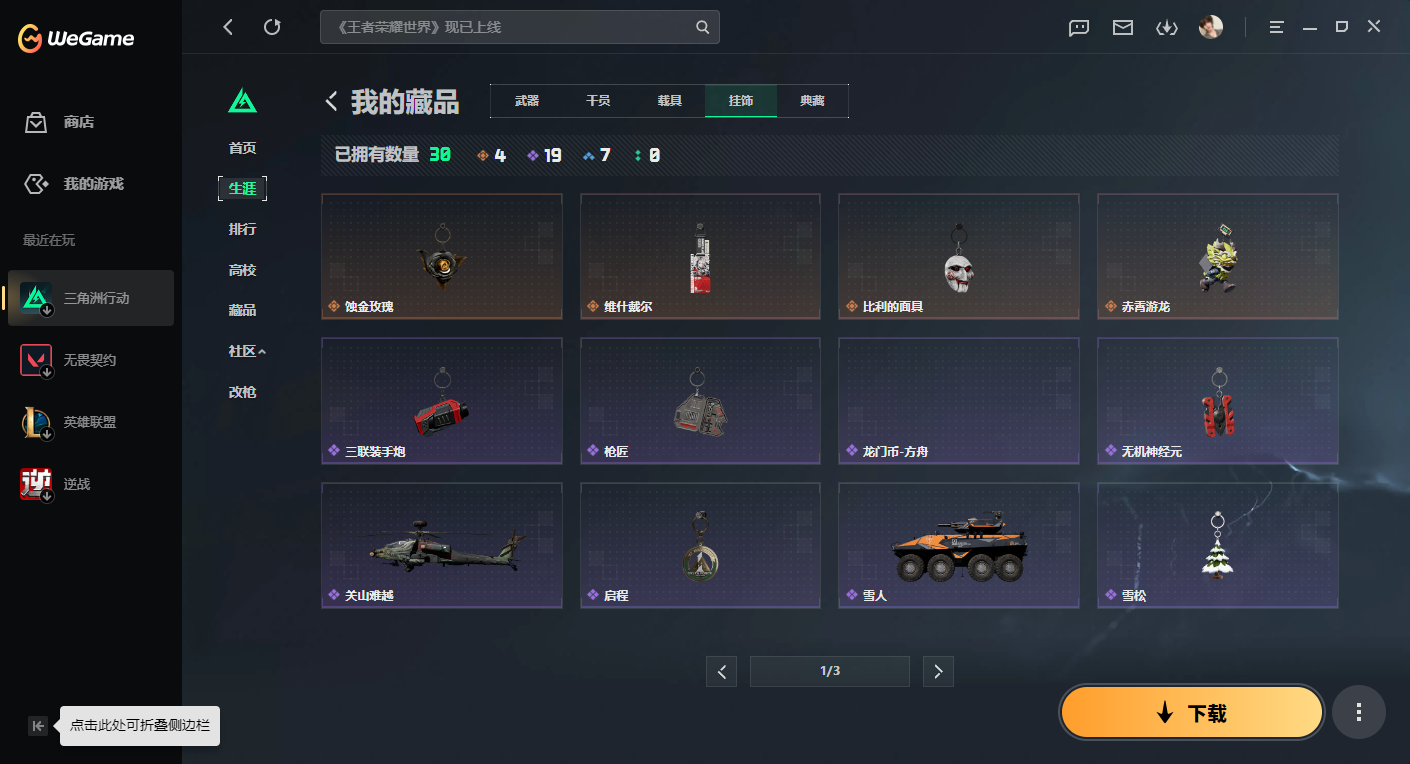Open the hamburger menu near window controls
This screenshot has width=1410, height=764.
1276,27
